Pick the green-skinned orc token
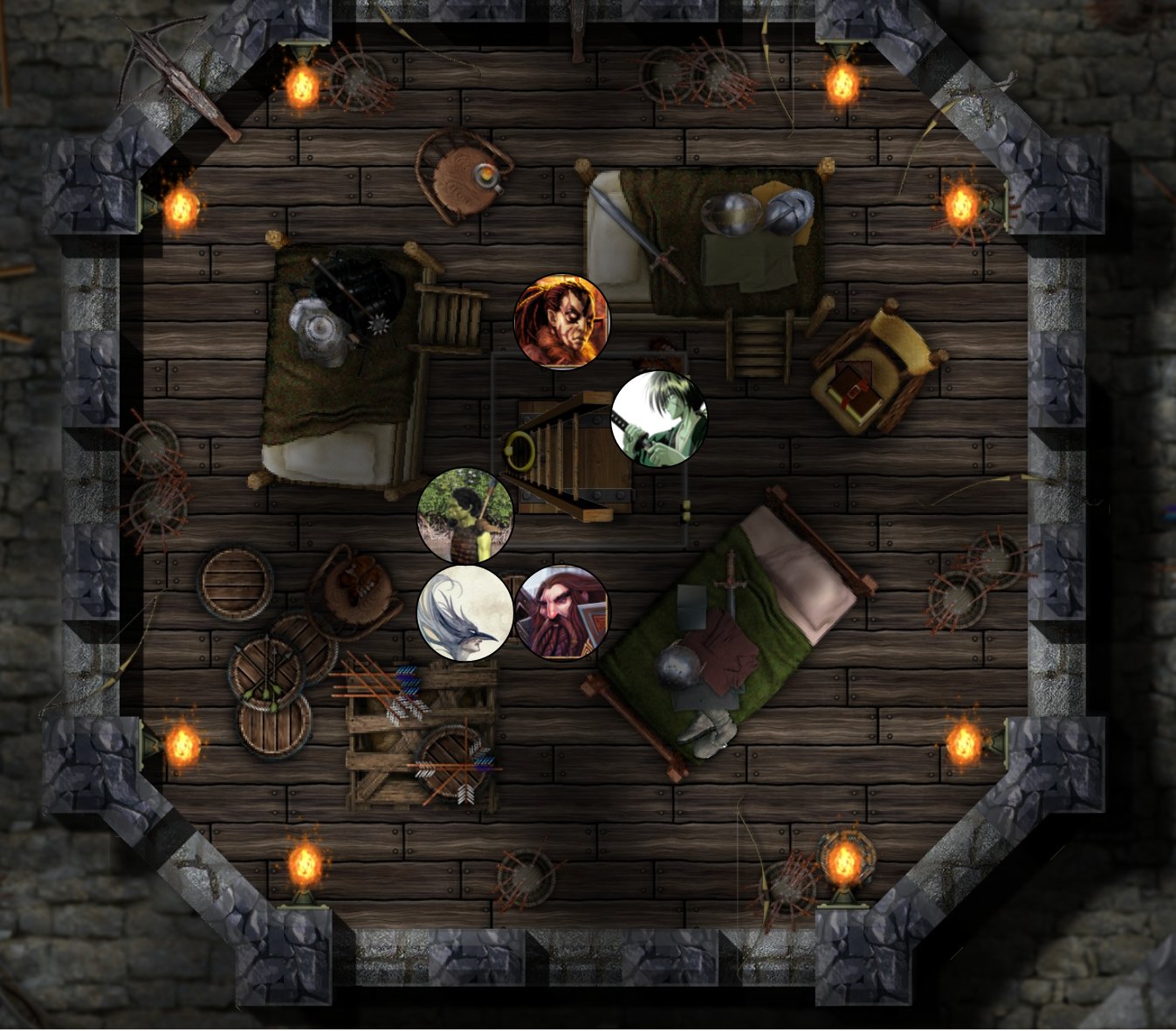Screen dimensions: 1176x1031 click(x=465, y=515)
